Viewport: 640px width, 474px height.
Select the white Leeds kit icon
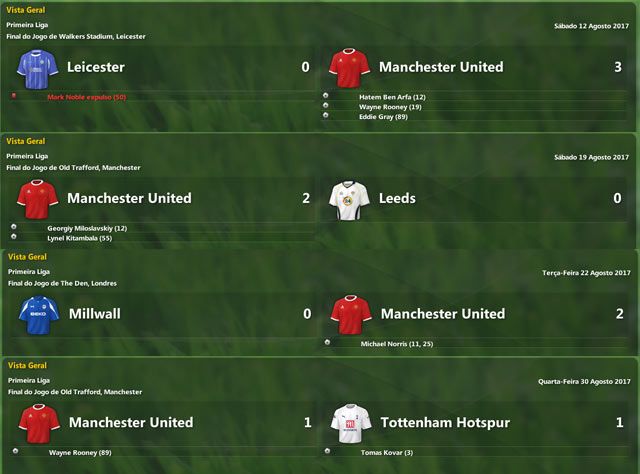(349, 199)
